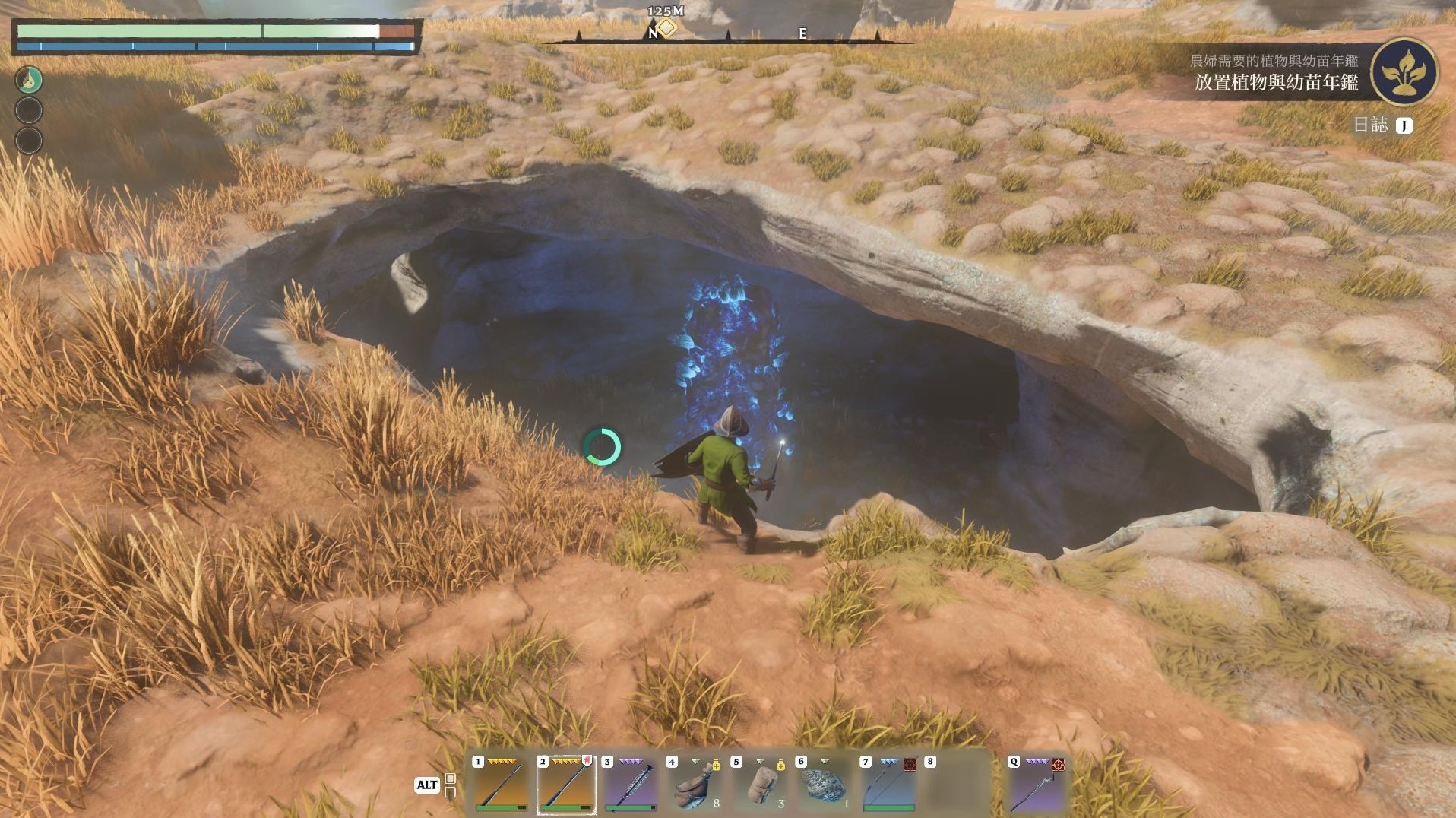Select the ore chunk in slot 6

(824, 785)
